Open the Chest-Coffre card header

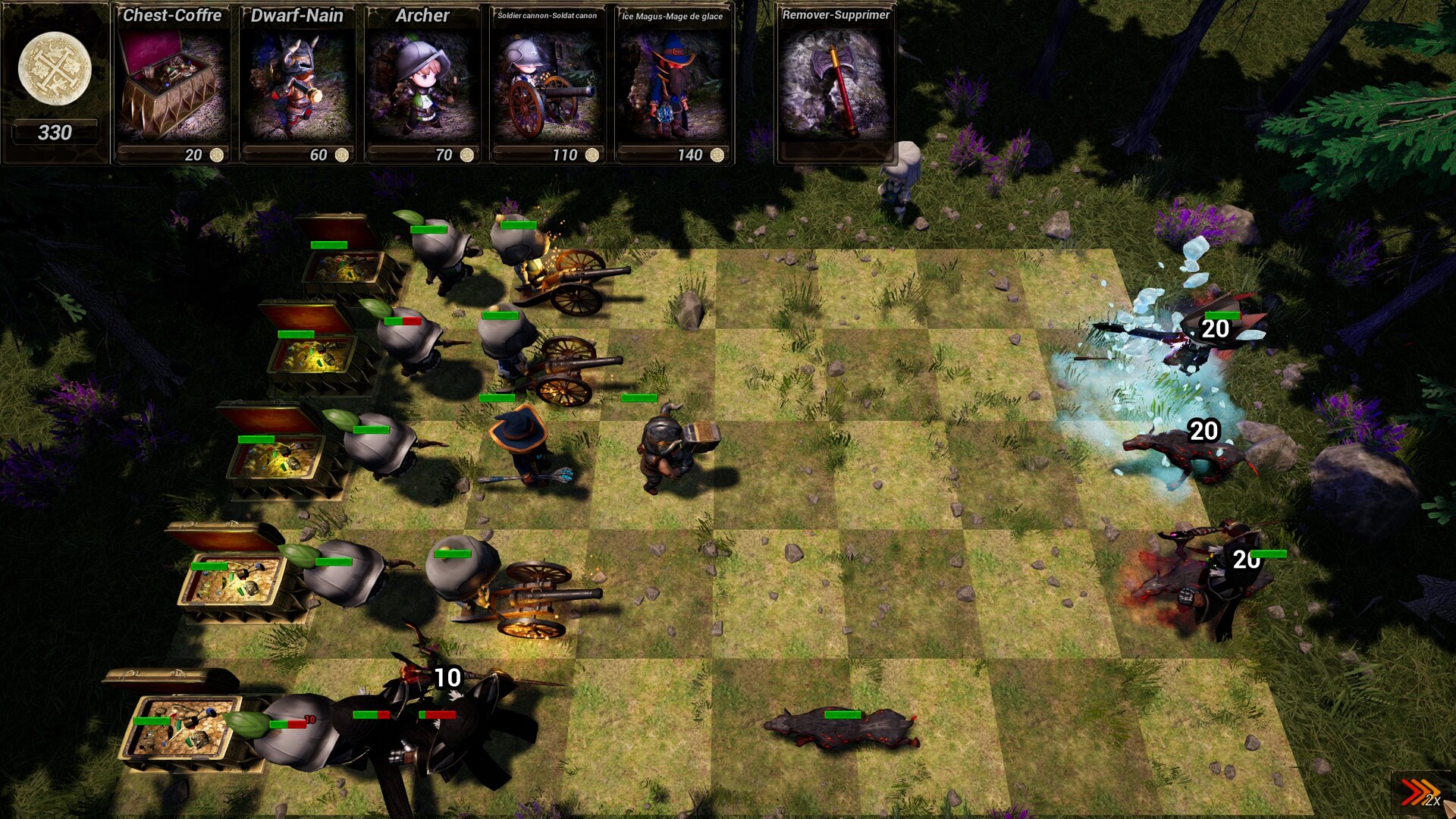tap(174, 15)
